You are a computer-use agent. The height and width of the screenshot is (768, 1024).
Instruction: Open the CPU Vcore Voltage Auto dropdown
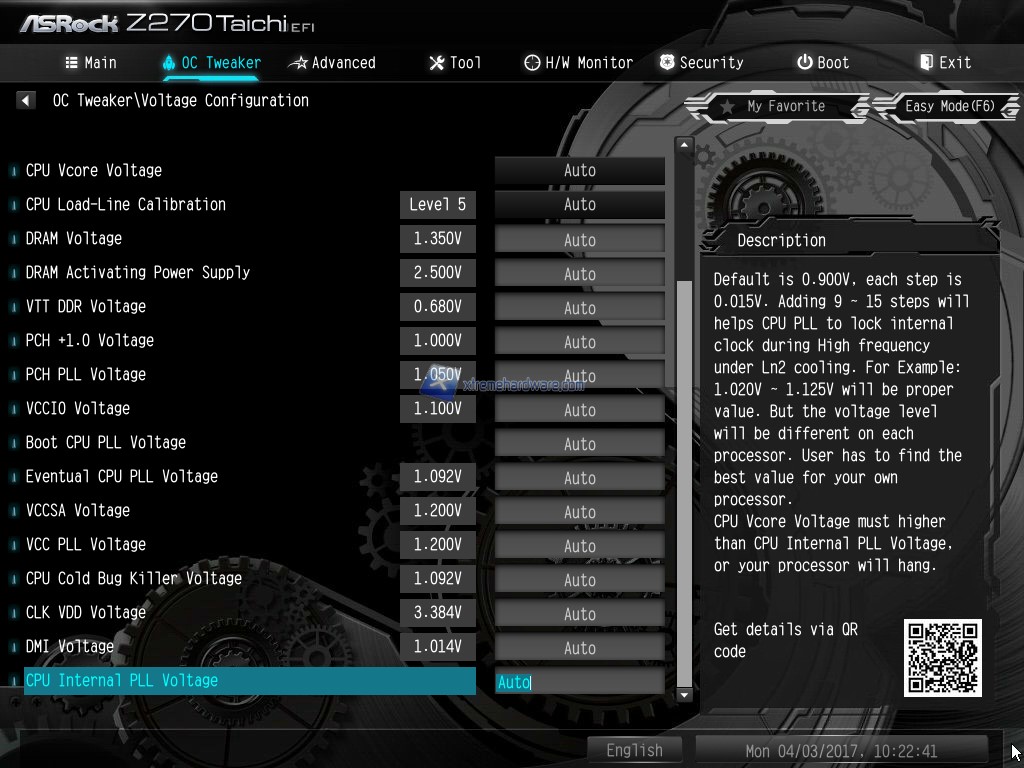580,171
